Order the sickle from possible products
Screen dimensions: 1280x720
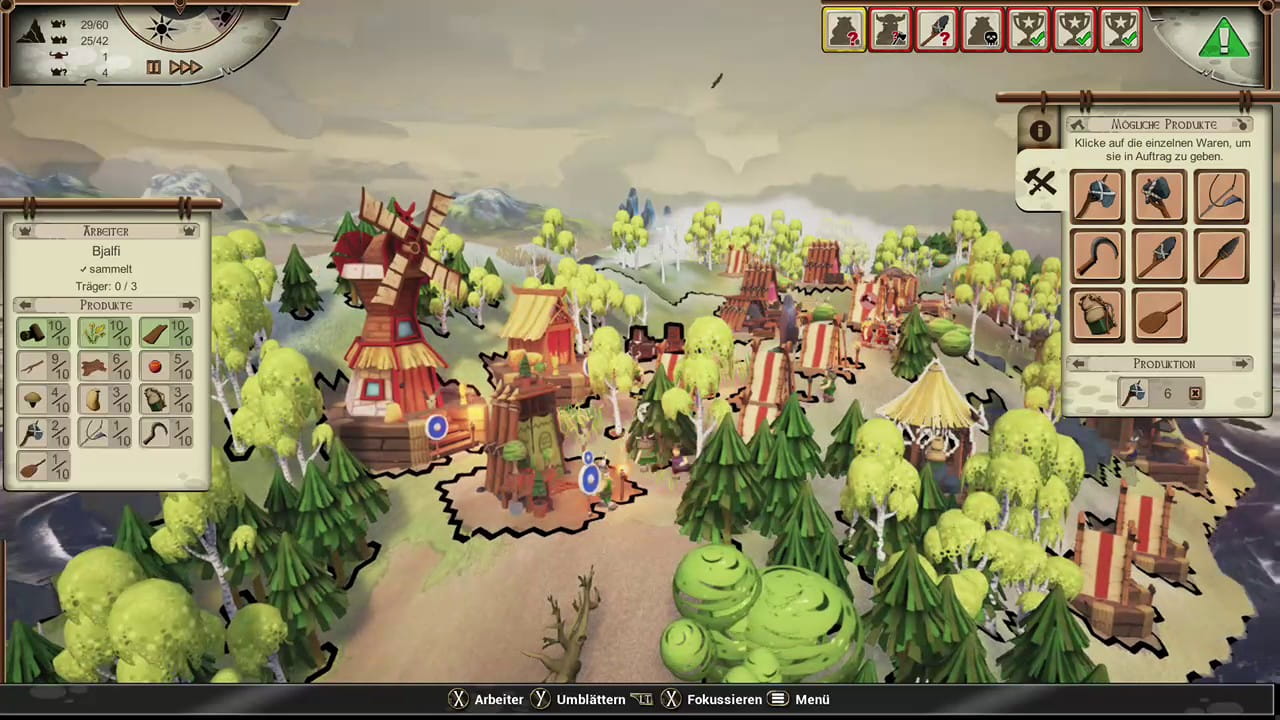click(x=1097, y=256)
